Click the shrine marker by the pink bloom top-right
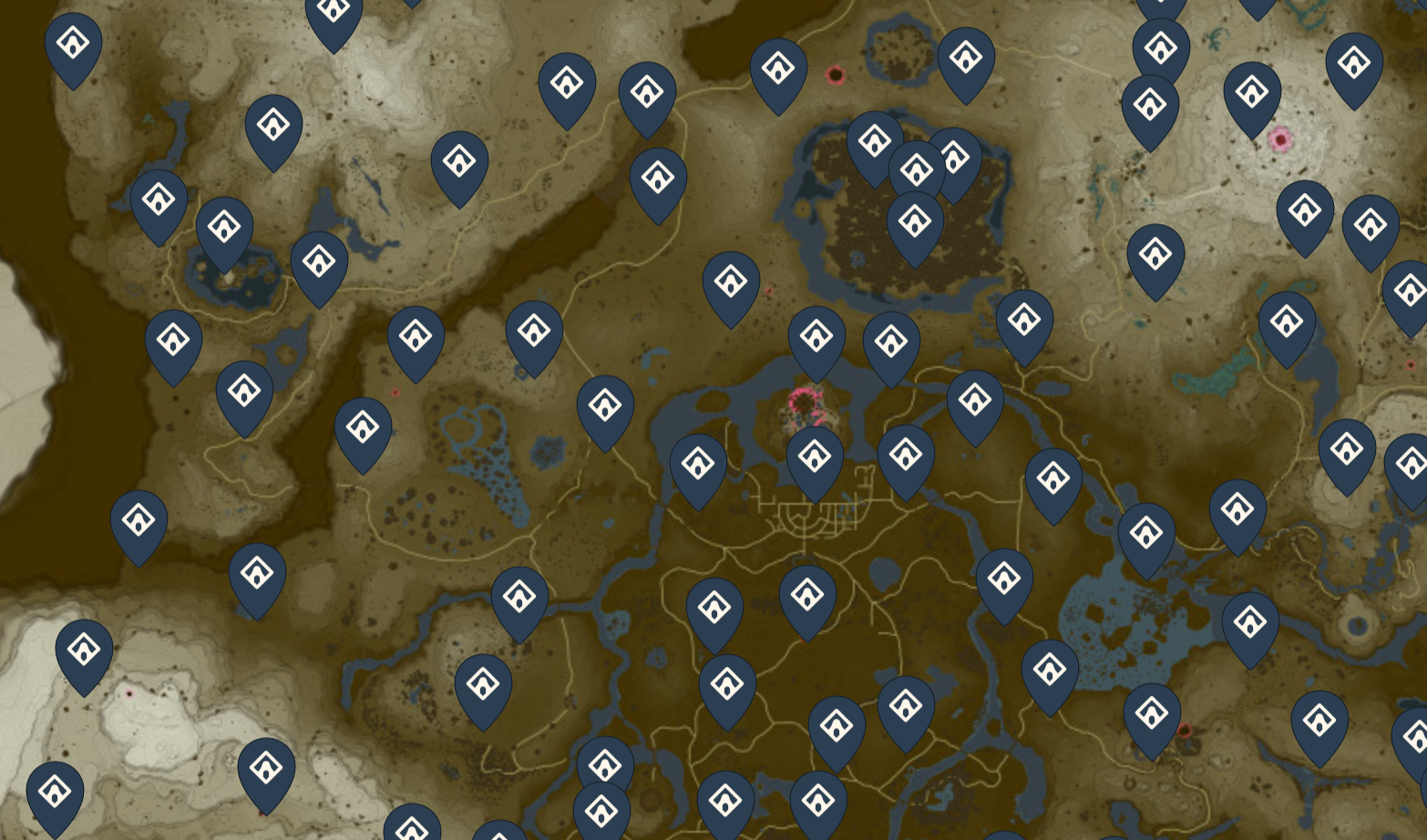 pyautogui.click(x=1253, y=91)
